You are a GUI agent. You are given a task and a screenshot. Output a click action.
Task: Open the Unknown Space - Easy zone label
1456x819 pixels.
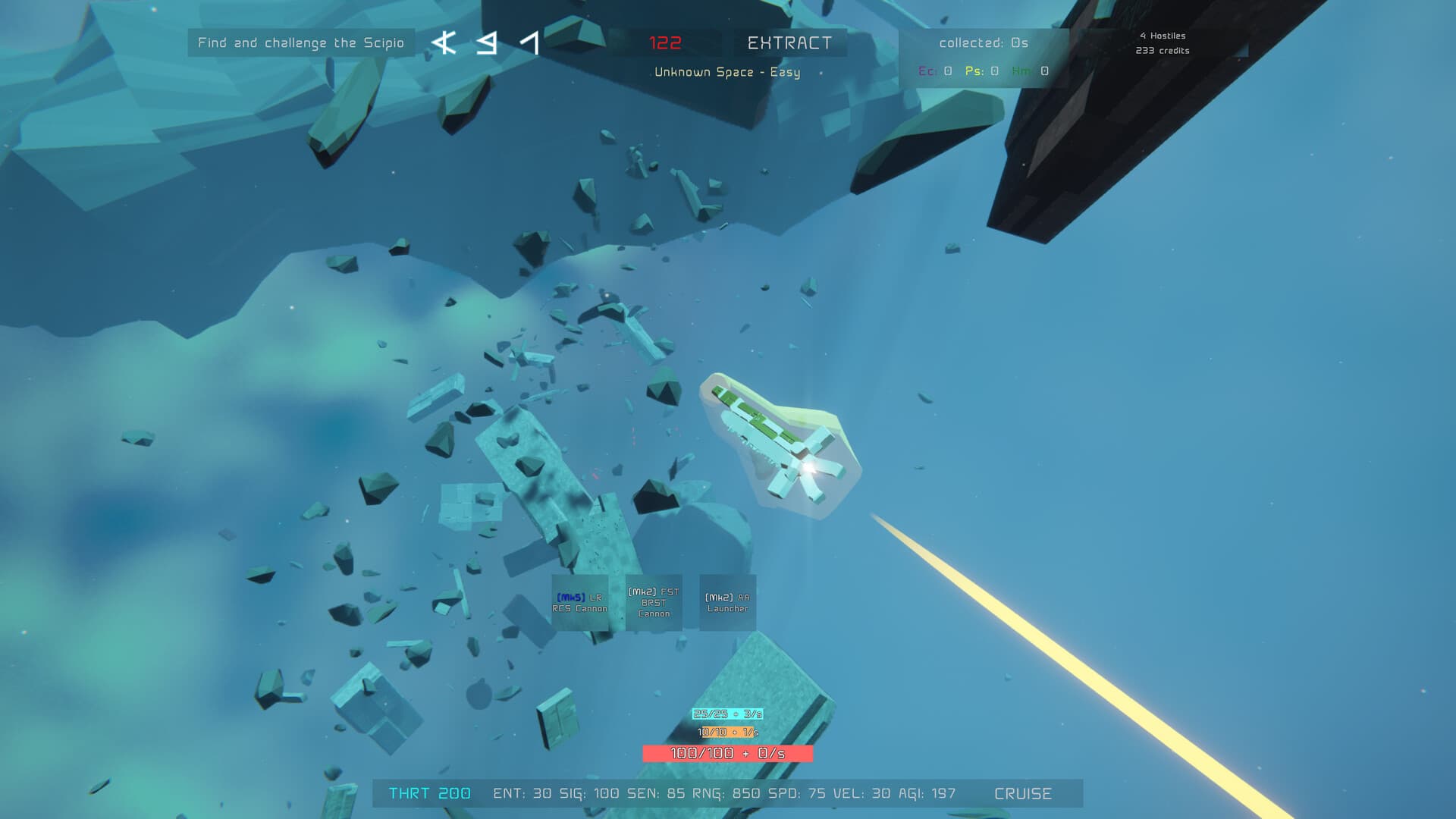pyautogui.click(x=726, y=72)
